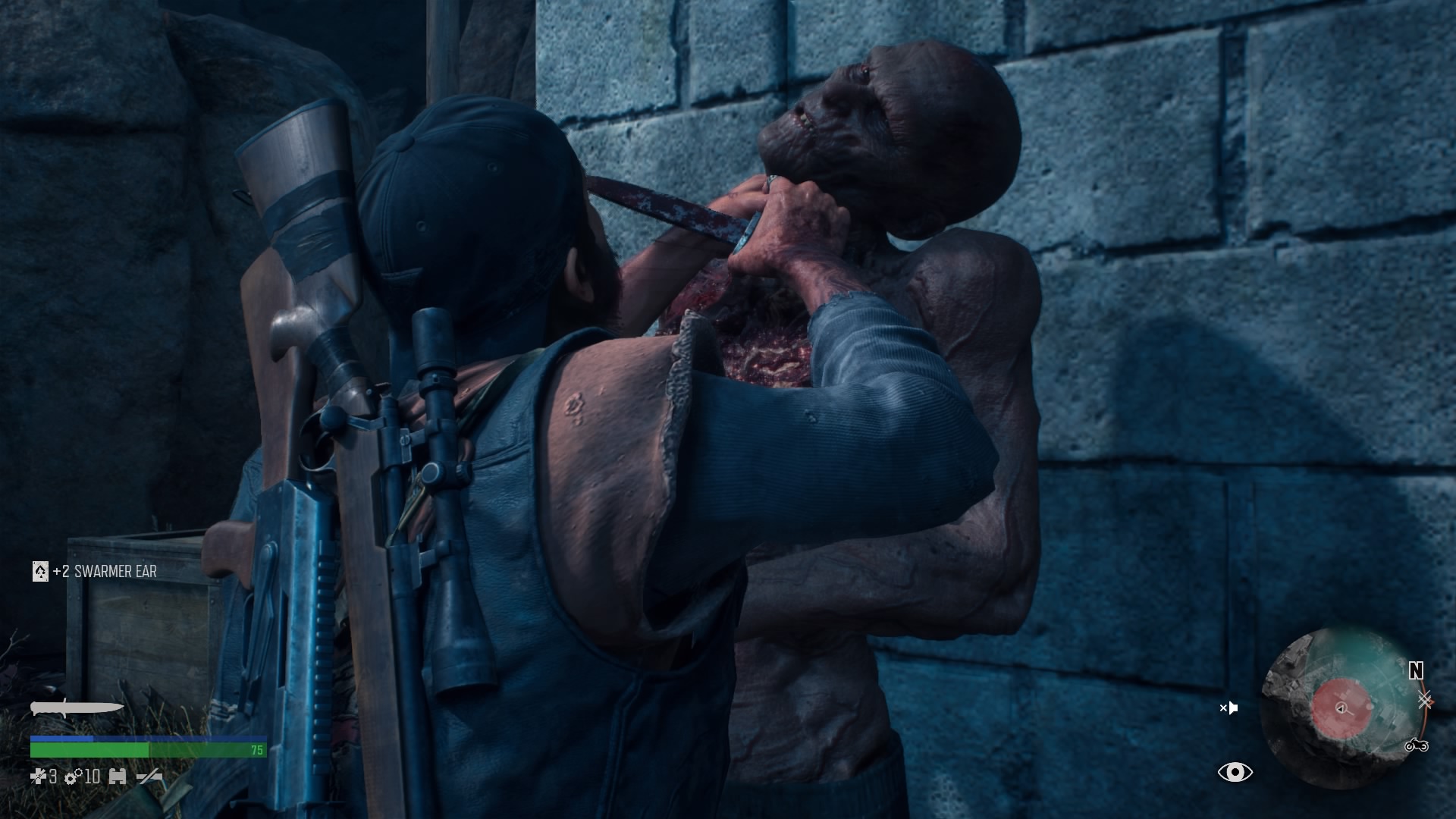
Task: Click the Swarmer Ear pickup notification
Action: (95, 571)
